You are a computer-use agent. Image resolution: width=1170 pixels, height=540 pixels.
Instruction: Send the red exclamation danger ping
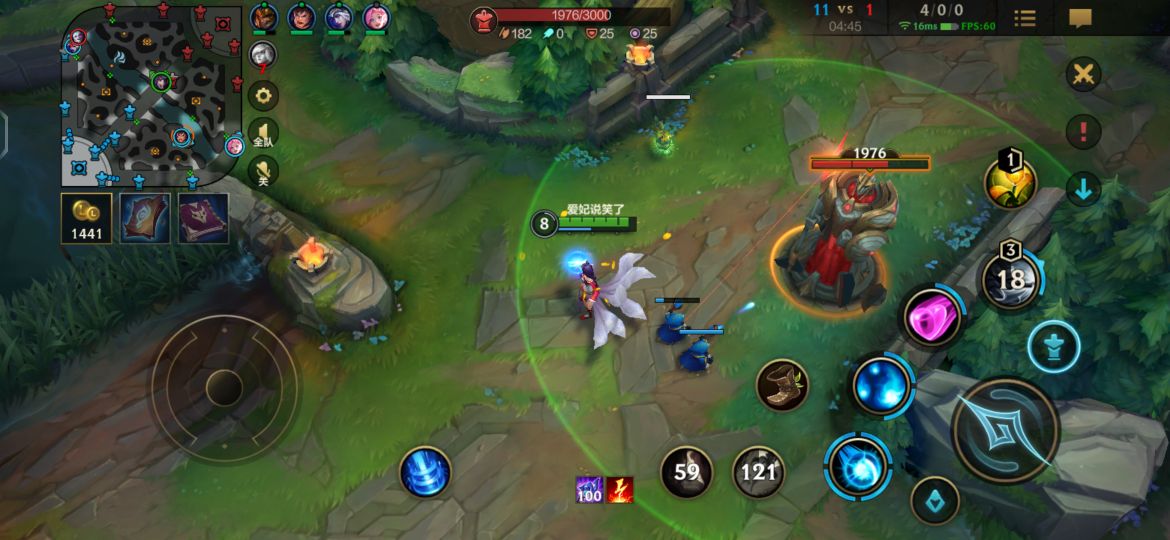pos(1083,131)
